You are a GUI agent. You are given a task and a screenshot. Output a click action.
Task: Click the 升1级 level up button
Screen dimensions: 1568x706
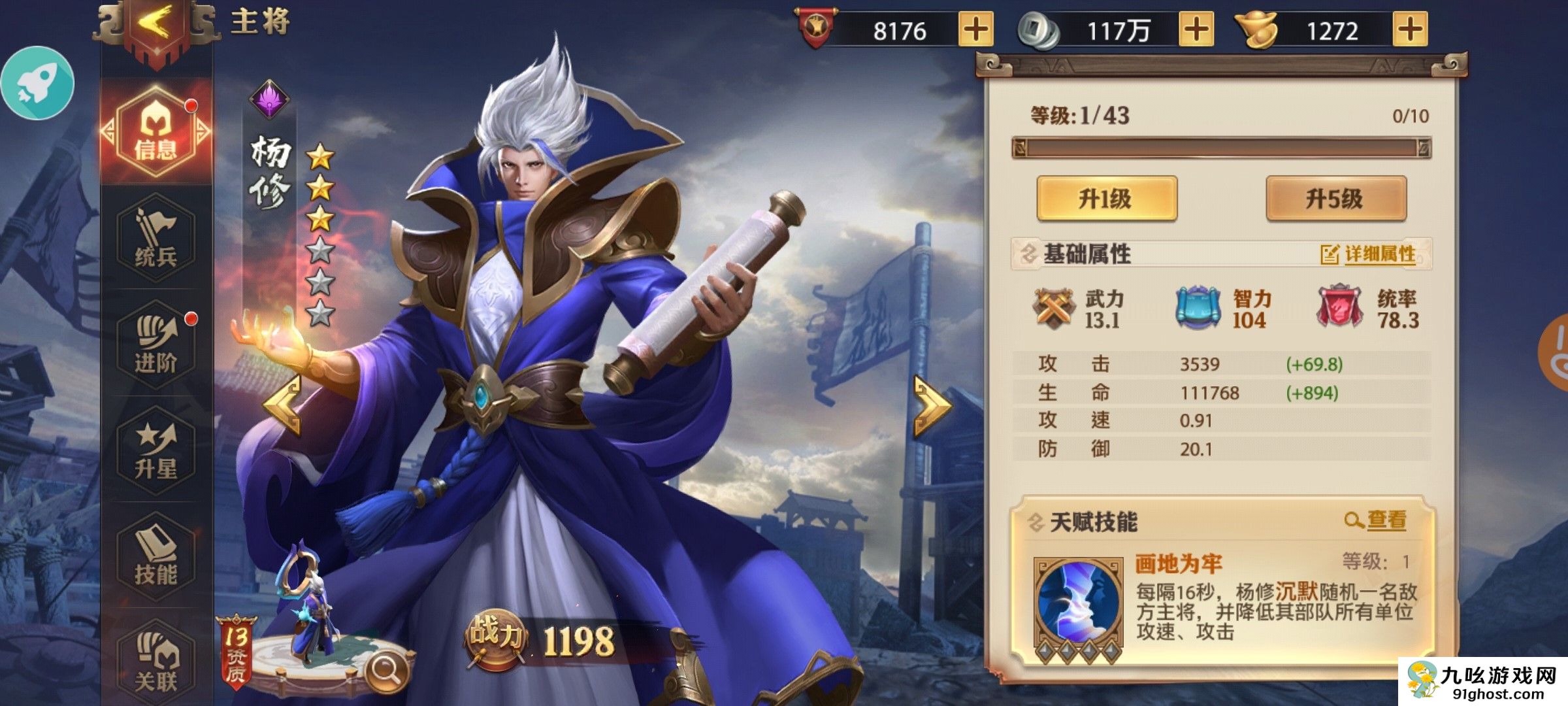pos(1107,198)
